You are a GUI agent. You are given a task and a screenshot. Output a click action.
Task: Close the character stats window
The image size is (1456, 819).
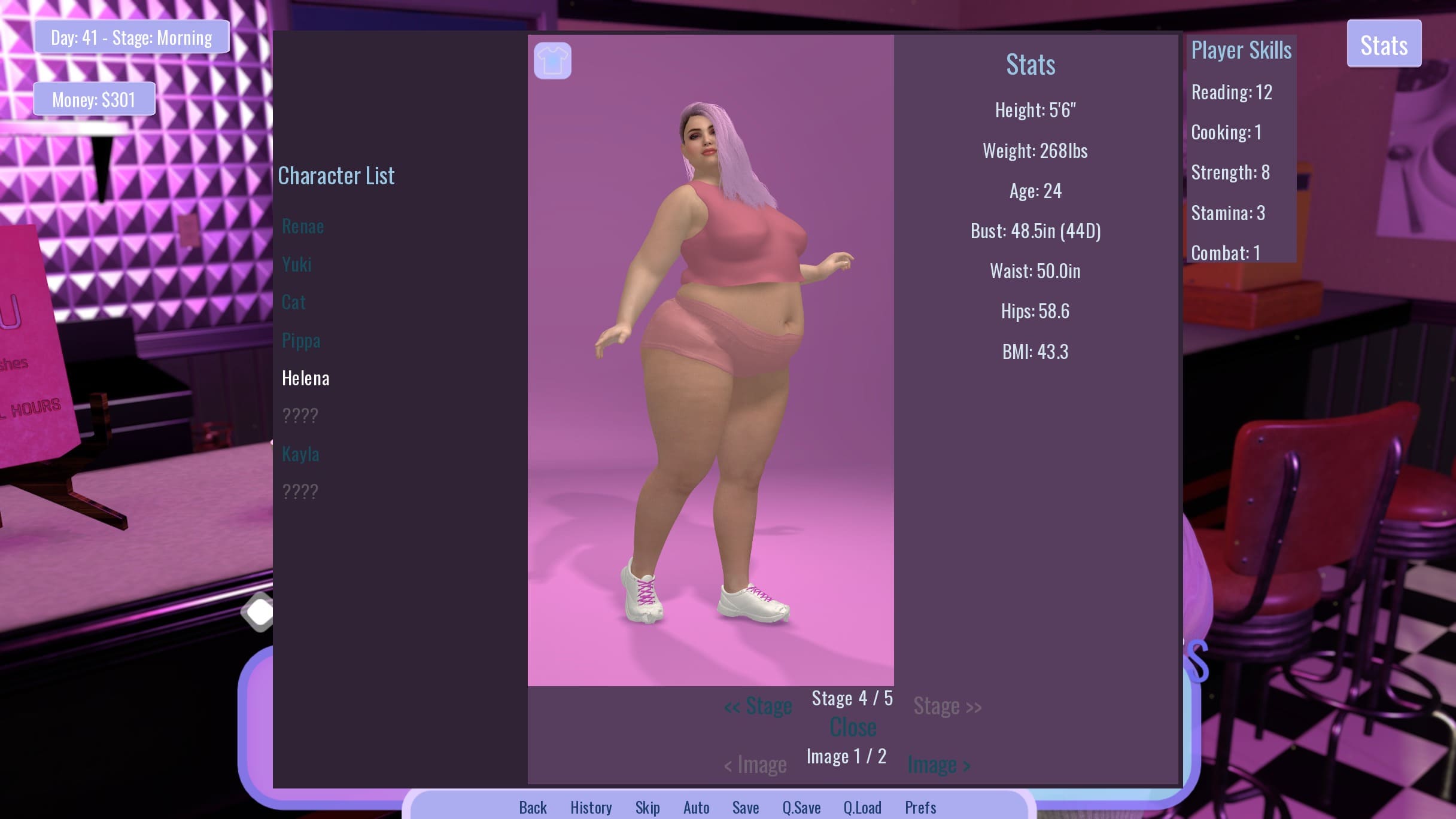tap(853, 728)
